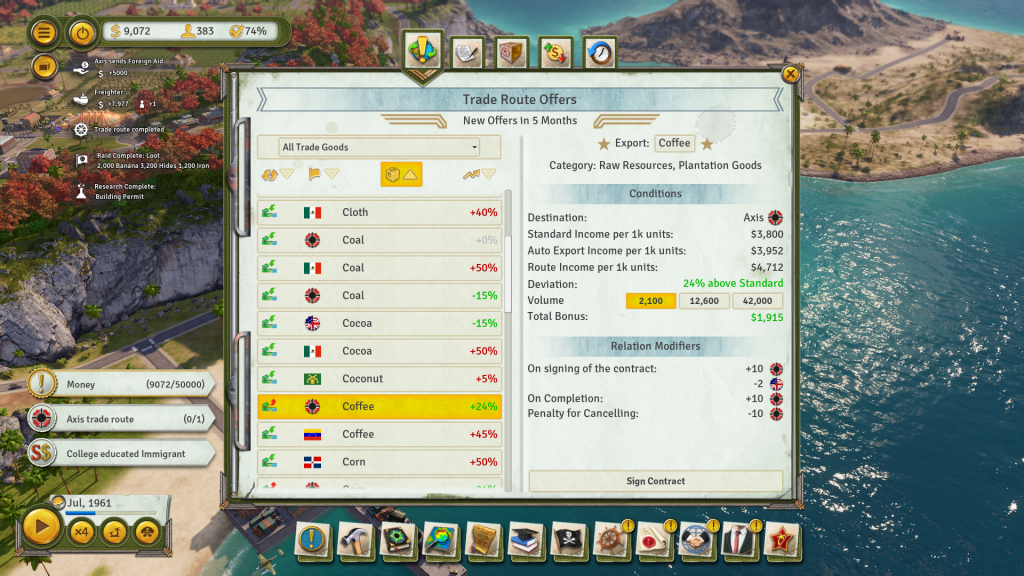
Task: Open the Money objective tracker
Action: click(x=120, y=384)
